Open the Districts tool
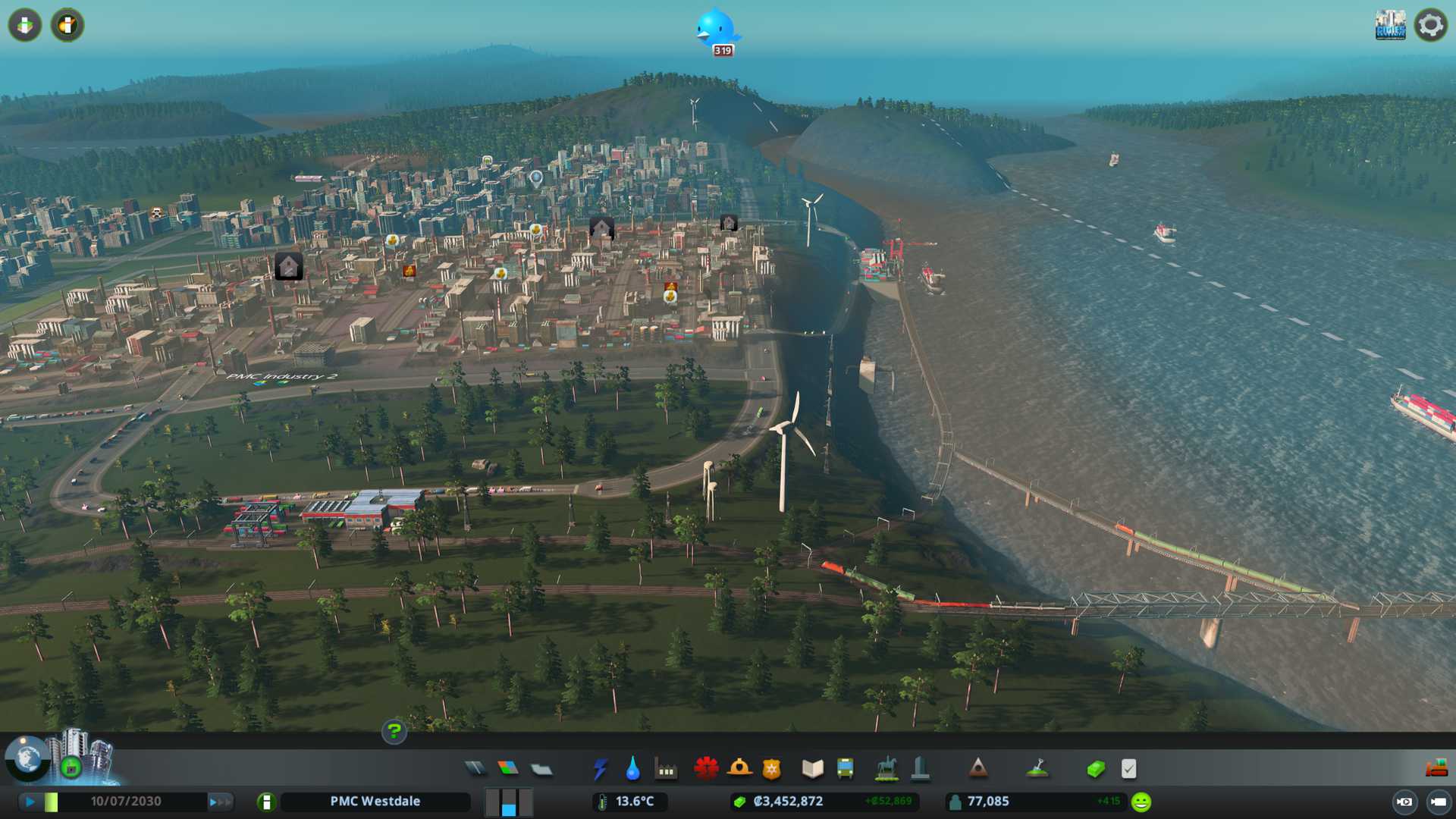The width and height of the screenshot is (1456, 819). (x=541, y=770)
